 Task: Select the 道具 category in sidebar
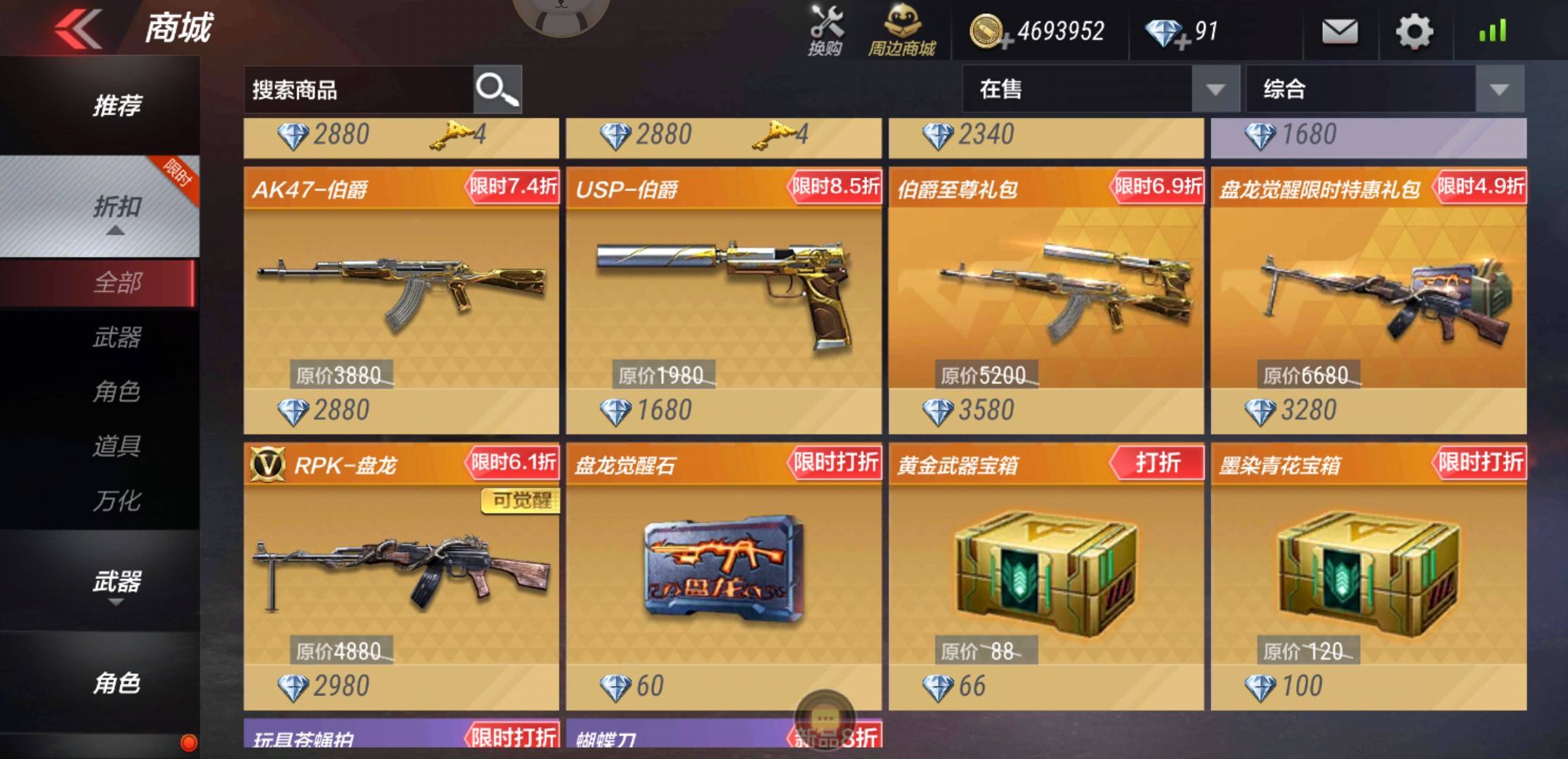pos(117,445)
